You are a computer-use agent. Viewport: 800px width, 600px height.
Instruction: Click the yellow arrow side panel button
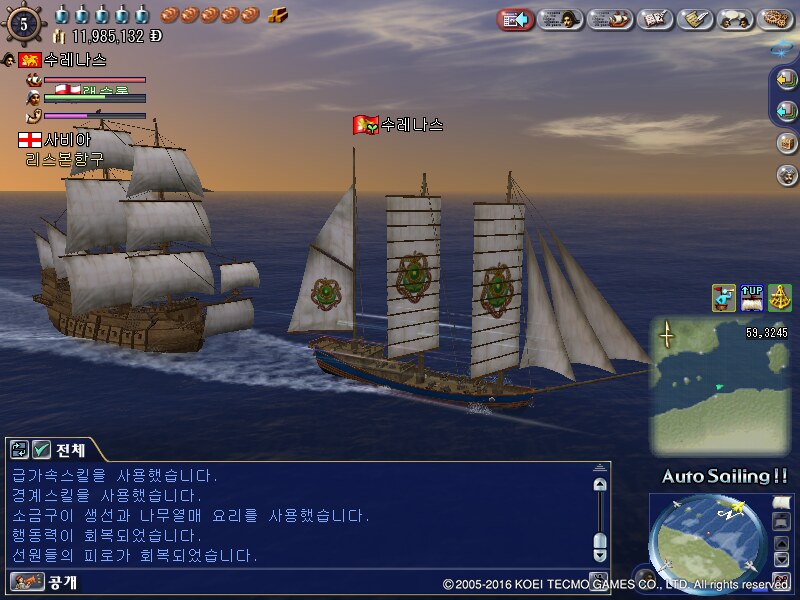click(x=787, y=81)
